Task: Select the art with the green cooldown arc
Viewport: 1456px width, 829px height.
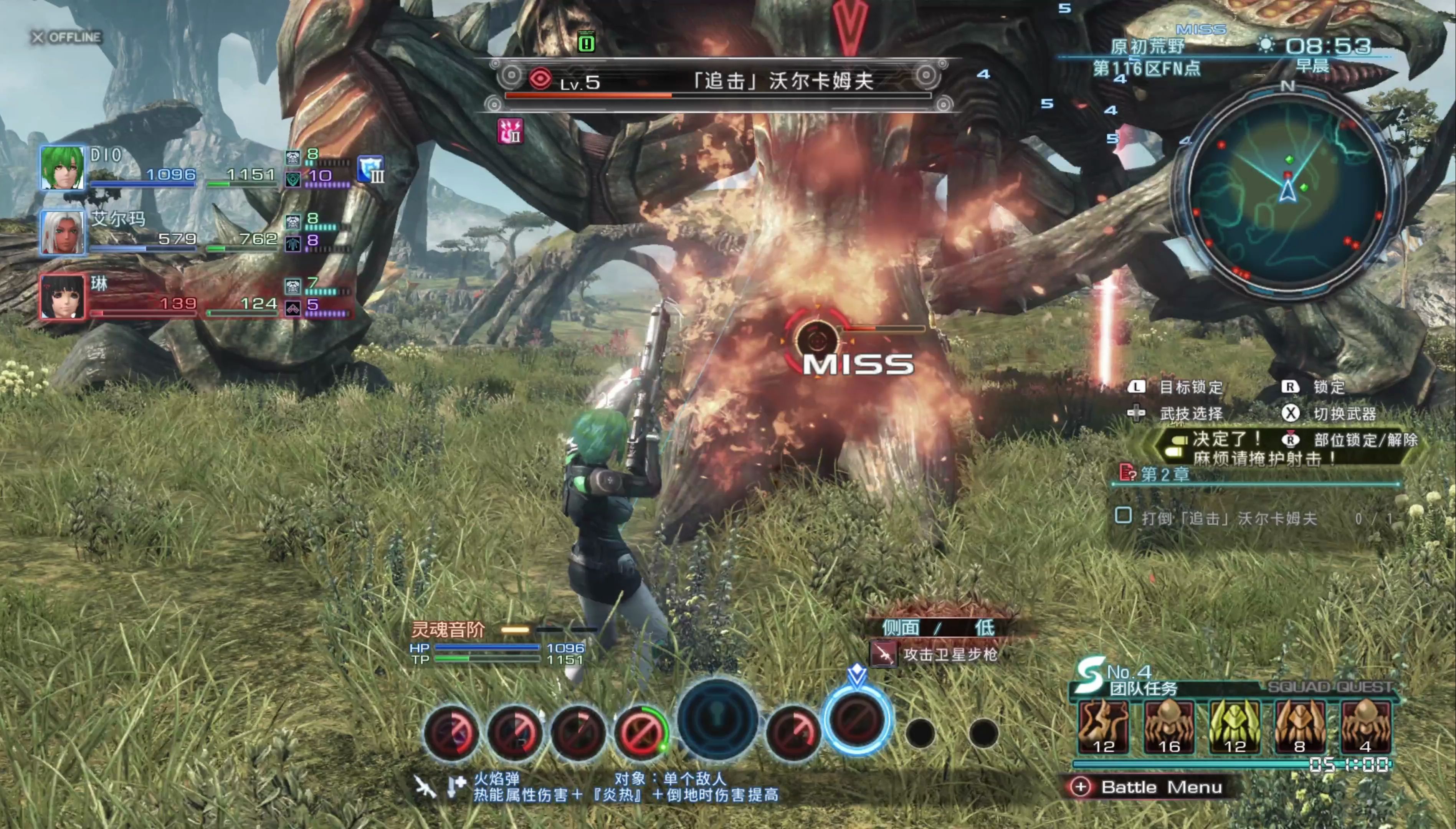Action: click(x=641, y=732)
